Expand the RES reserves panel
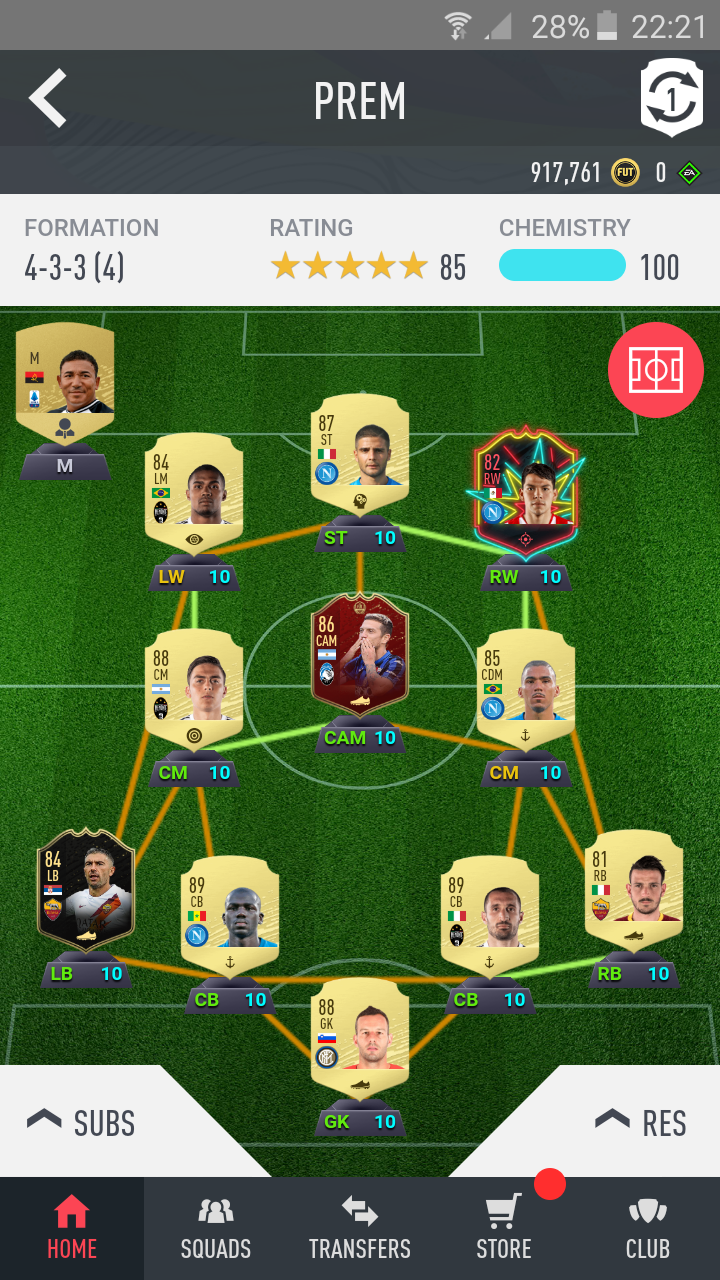Image resolution: width=720 pixels, height=1280 pixels. click(640, 1122)
